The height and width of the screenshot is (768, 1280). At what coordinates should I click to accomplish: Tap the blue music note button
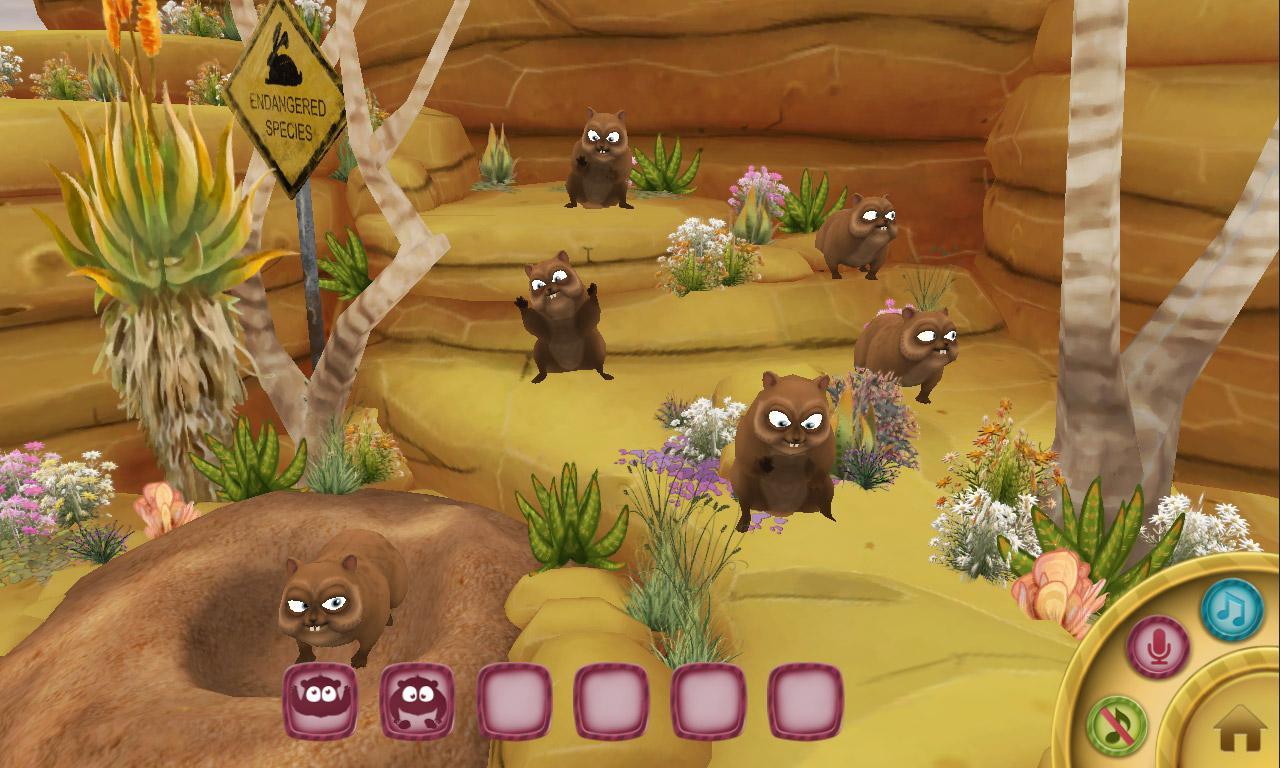coord(1231,609)
